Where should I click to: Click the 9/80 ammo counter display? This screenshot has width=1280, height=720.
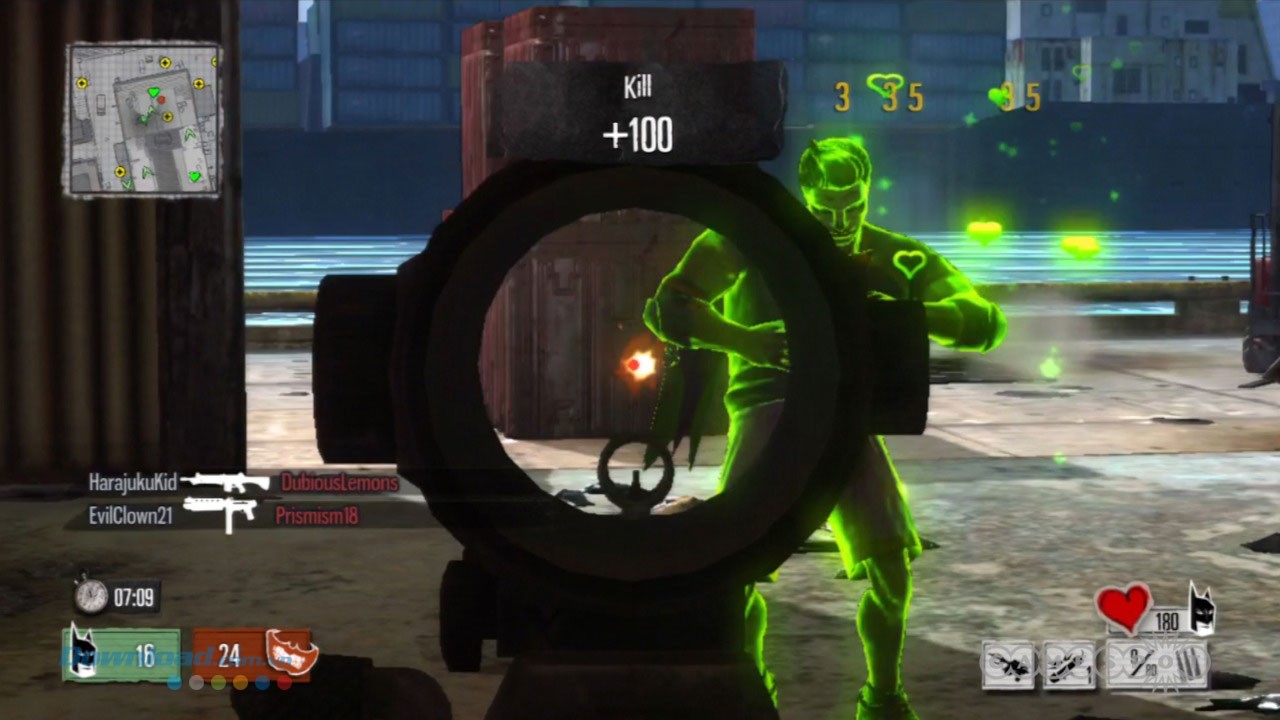coord(1140,660)
